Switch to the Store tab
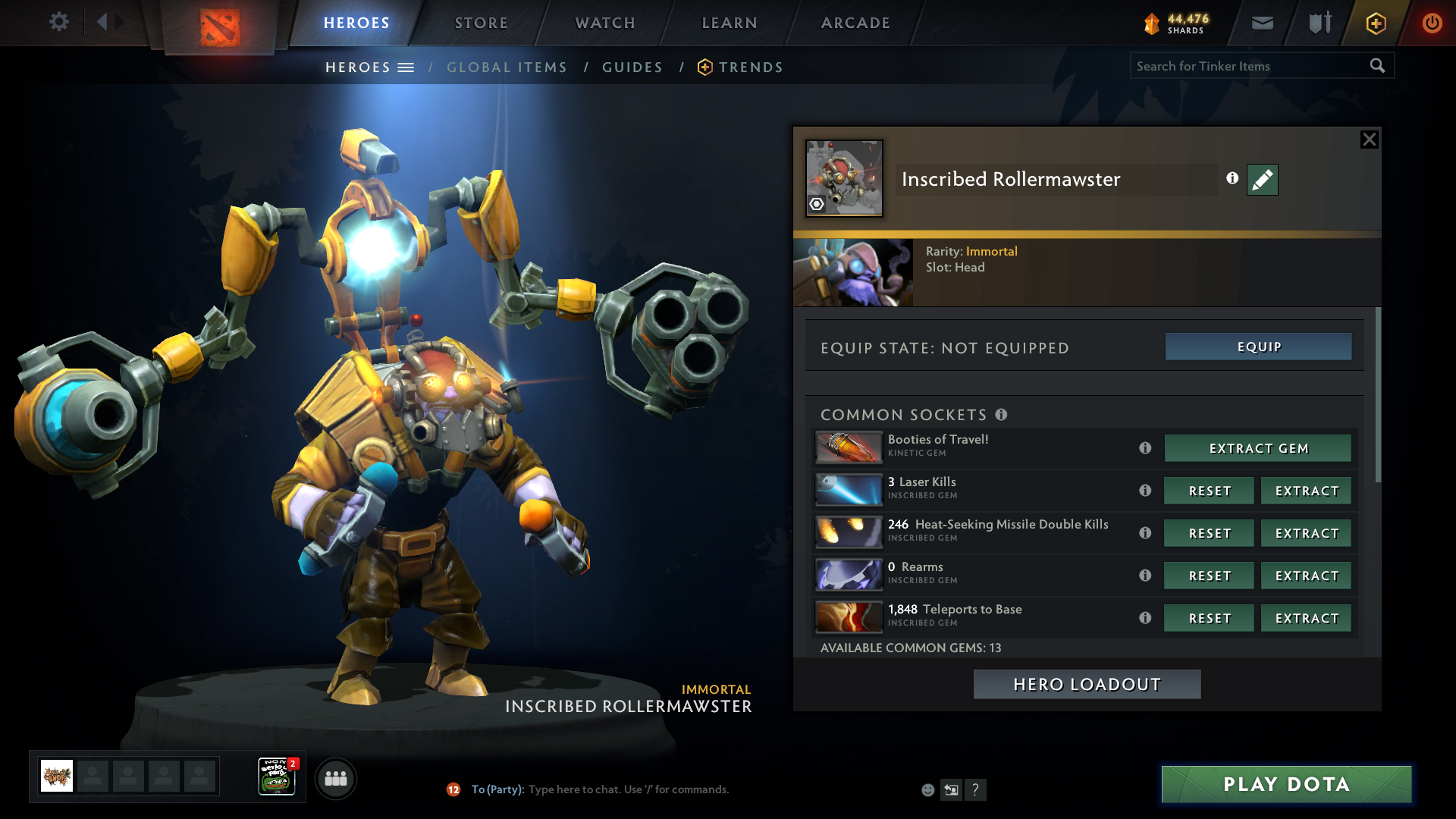This screenshot has width=1456, height=819. [x=481, y=23]
